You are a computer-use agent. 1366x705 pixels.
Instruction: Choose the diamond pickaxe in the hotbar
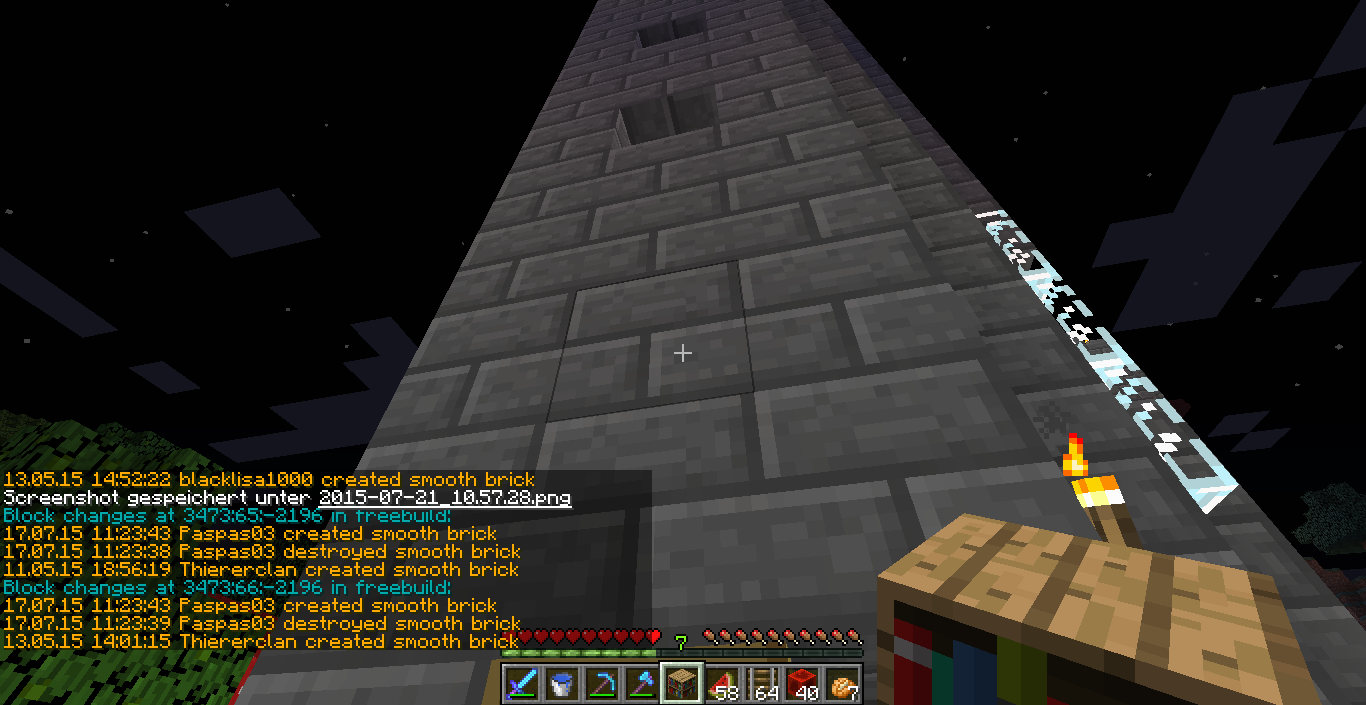602,684
